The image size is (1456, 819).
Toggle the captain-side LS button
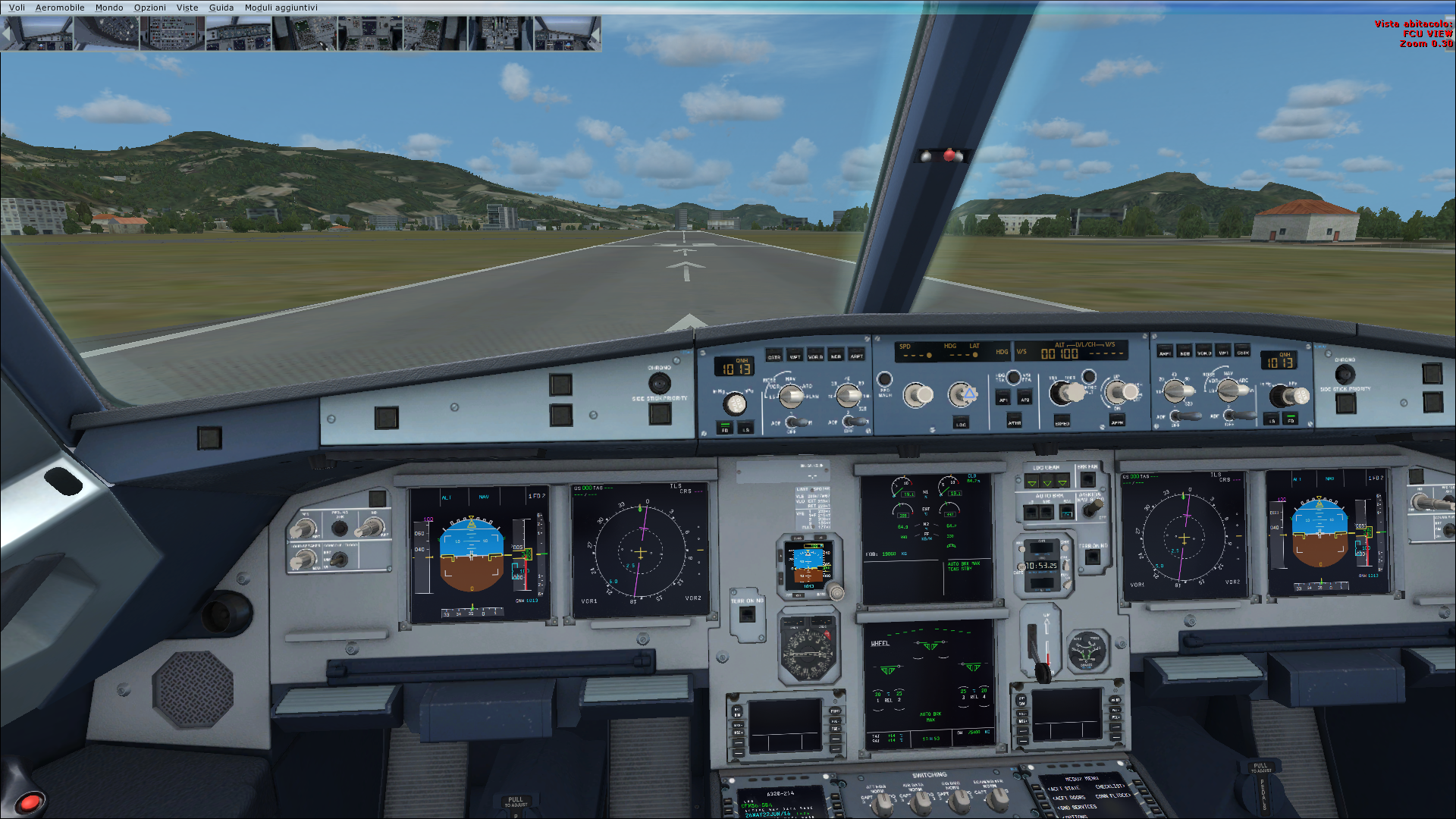[745, 428]
